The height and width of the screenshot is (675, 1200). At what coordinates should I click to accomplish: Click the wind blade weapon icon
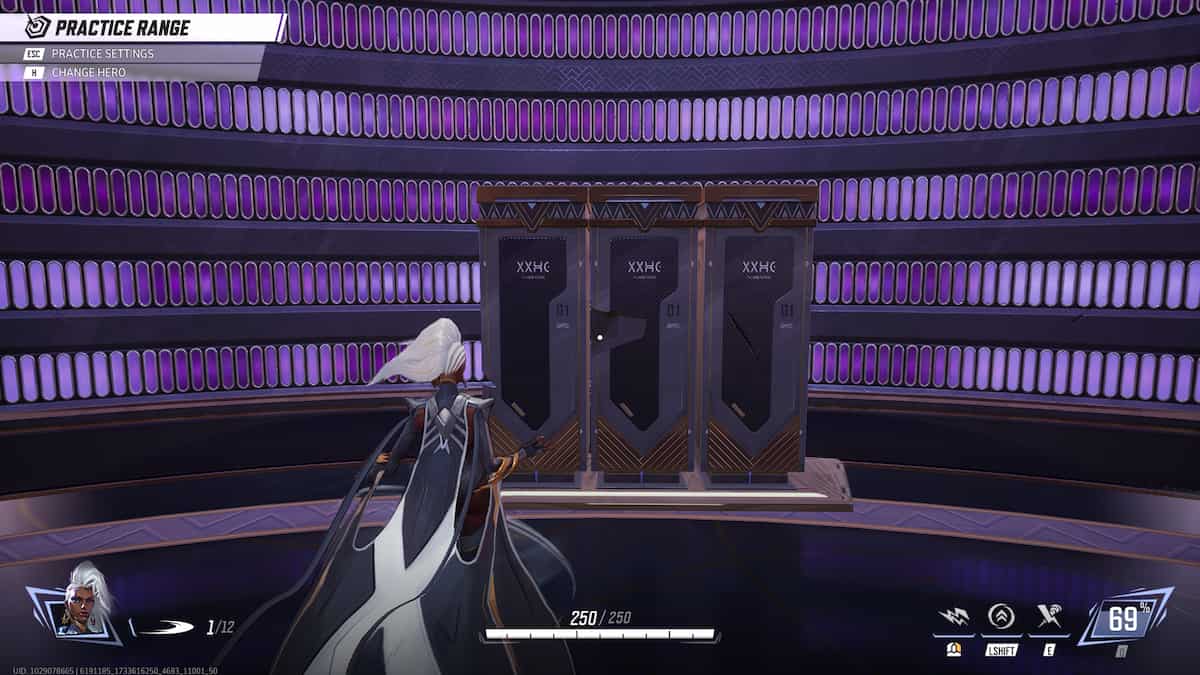(x=163, y=628)
